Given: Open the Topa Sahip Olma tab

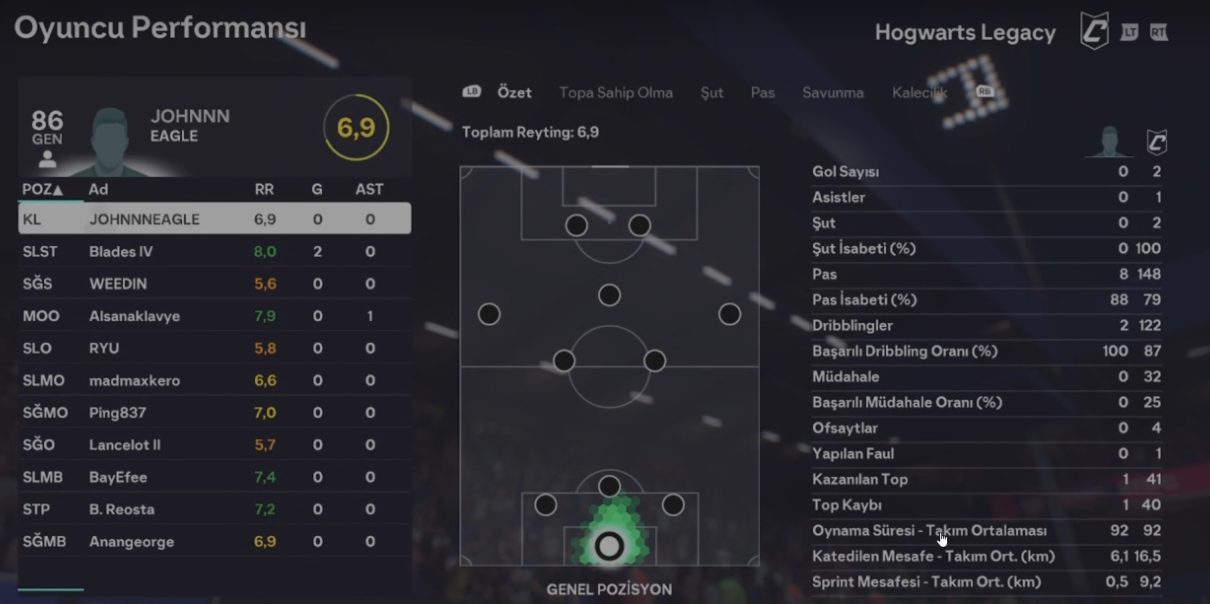Looking at the screenshot, I should pyautogui.click(x=615, y=93).
